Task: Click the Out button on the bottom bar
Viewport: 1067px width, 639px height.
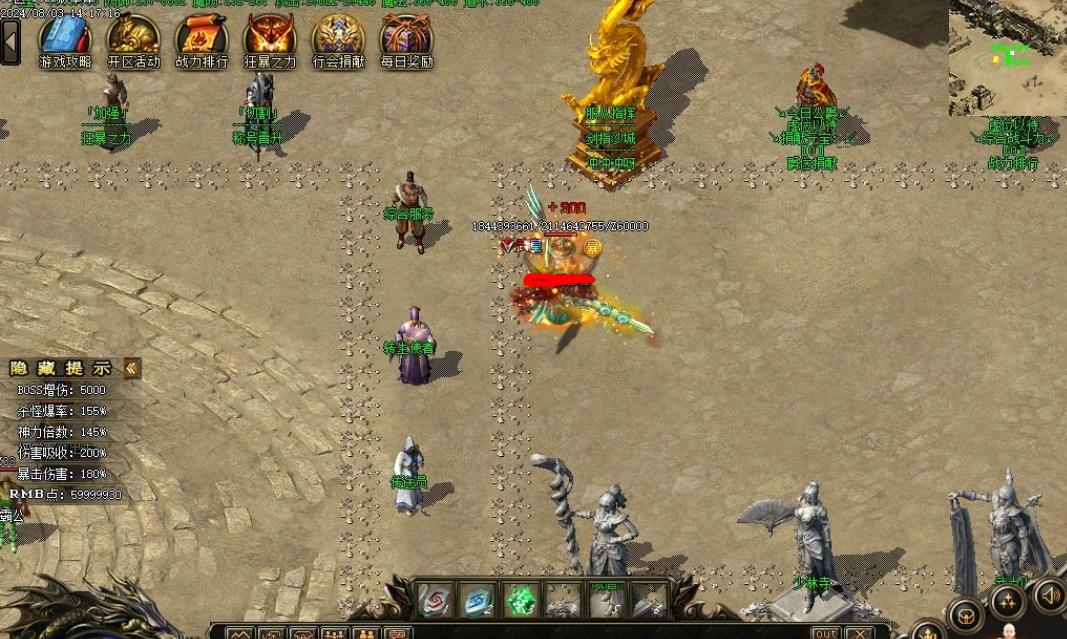Action: point(825,633)
